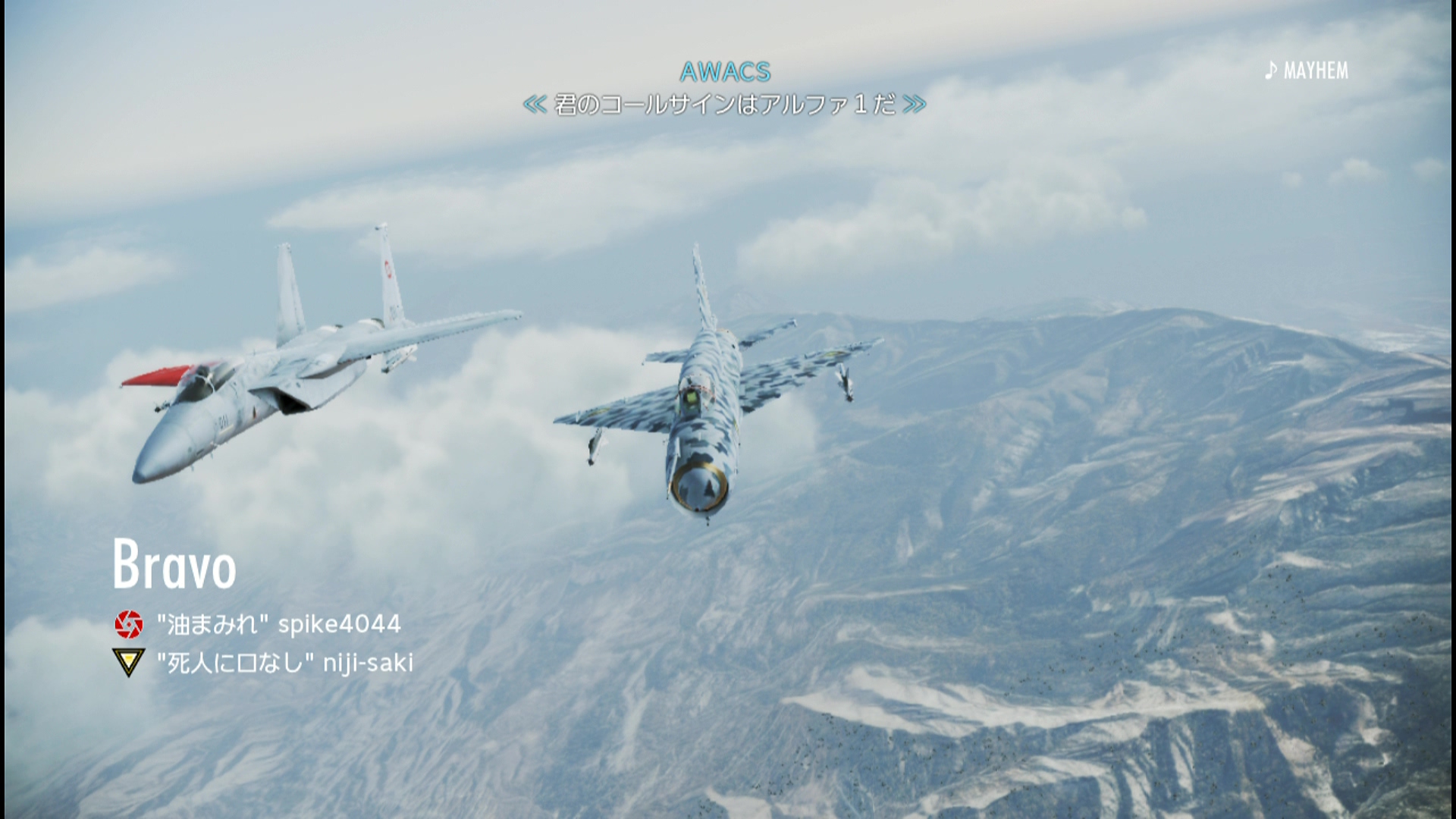Click the MAYHEM music track indicator
The height and width of the screenshot is (819, 1456).
1307,71
